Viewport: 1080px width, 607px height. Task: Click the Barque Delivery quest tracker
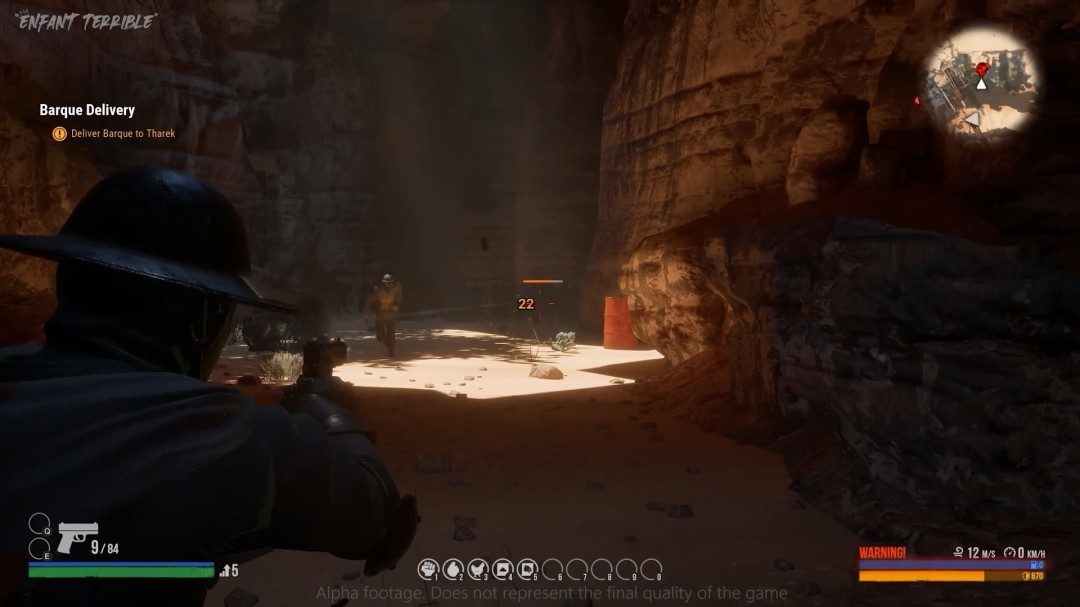tap(87, 110)
